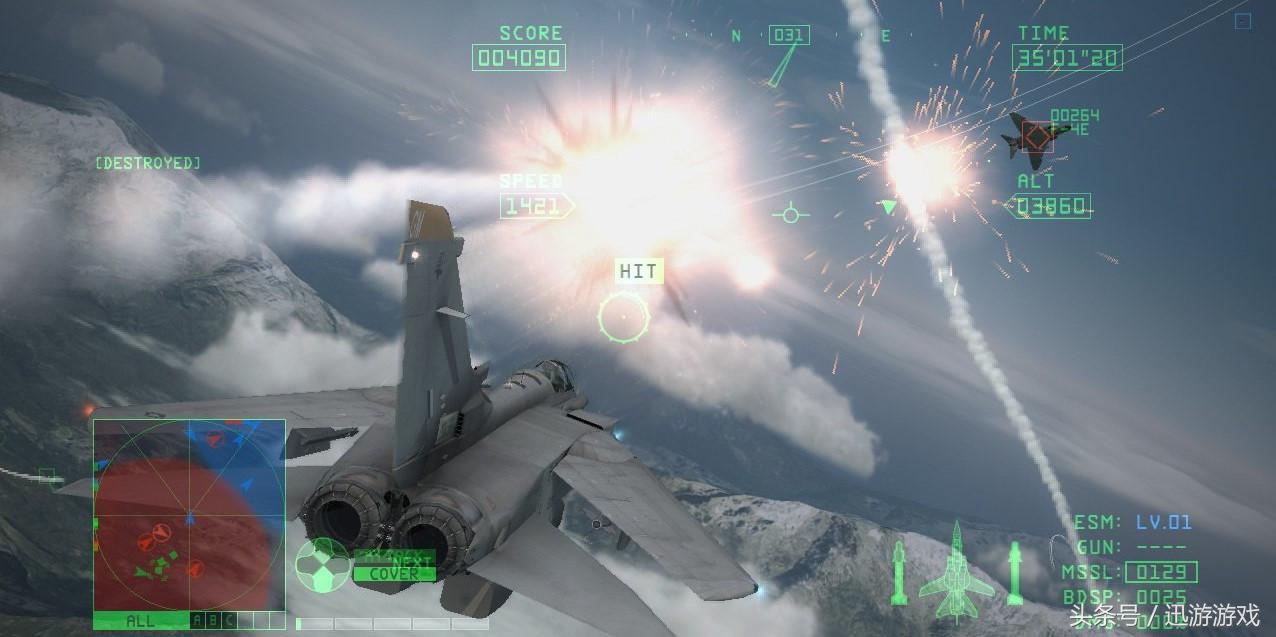Viewport: 1276px width, 637px height.
Task: Select the red target box on enemy jet
Action: (1037, 136)
